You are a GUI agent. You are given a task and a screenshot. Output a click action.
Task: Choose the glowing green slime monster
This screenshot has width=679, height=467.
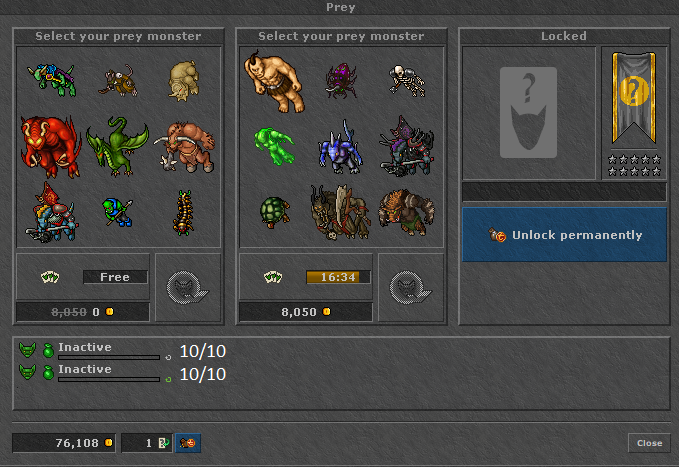272,146
